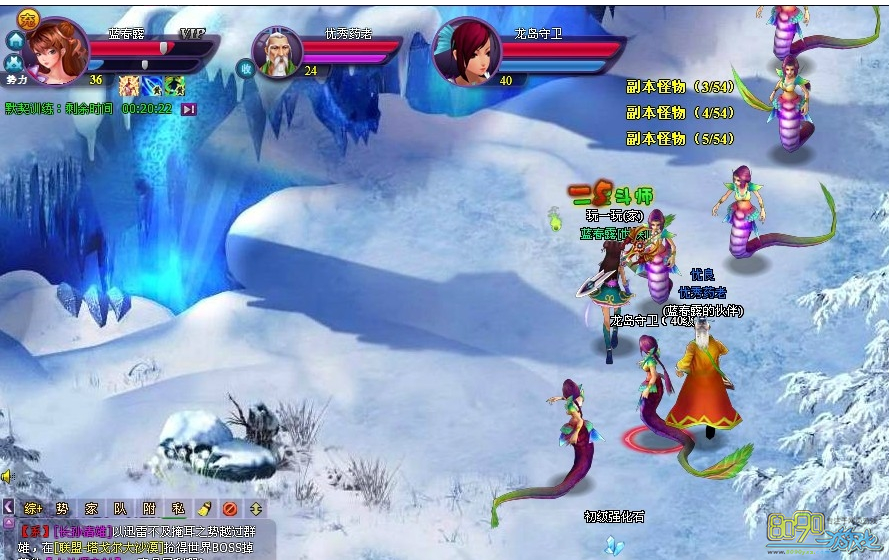Click the first golden buff icon
Image resolution: width=889 pixels, height=560 pixels.
(x=129, y=85)
